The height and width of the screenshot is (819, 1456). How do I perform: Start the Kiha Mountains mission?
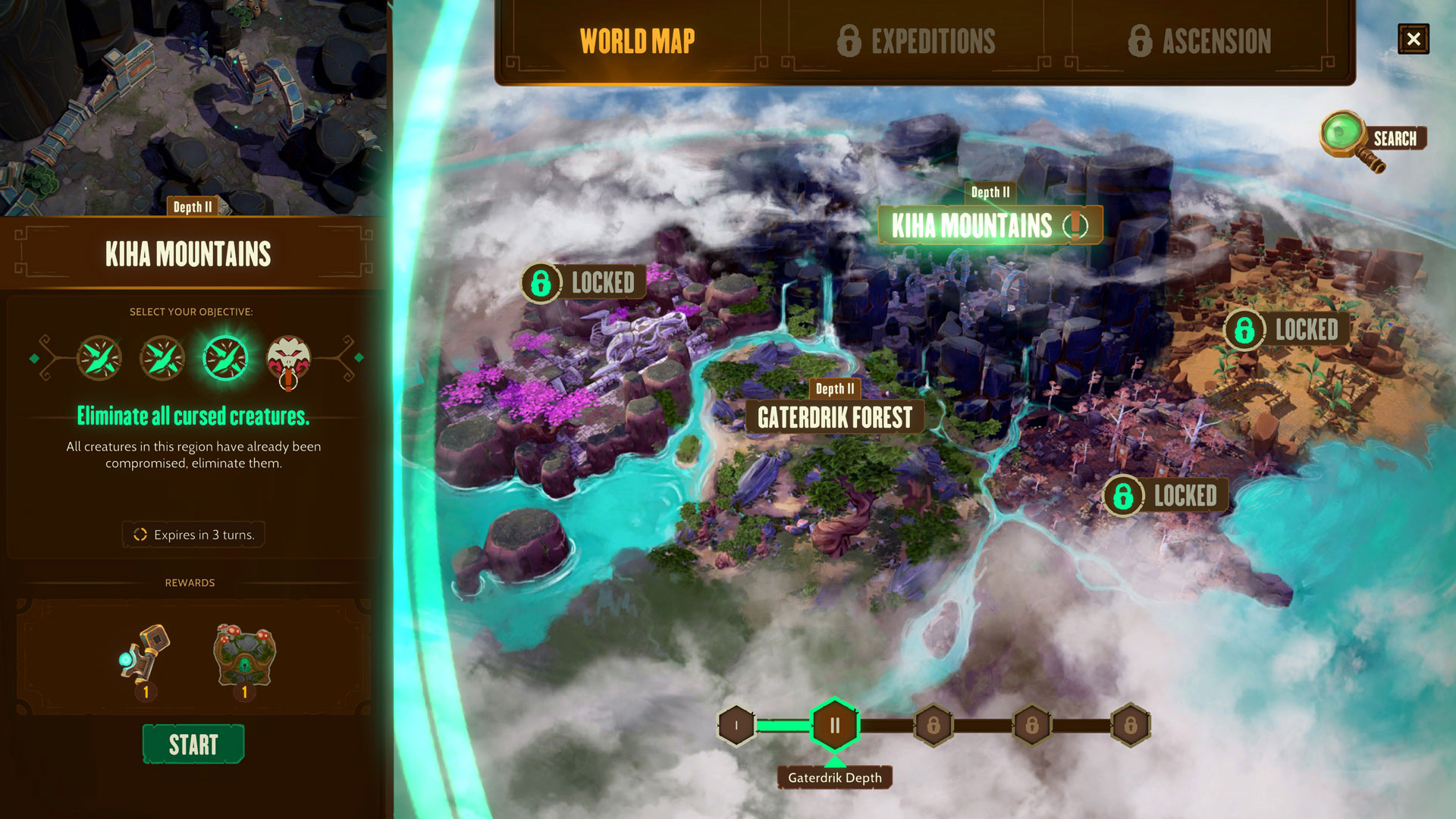pyautogui.click(x=193, y=744)
